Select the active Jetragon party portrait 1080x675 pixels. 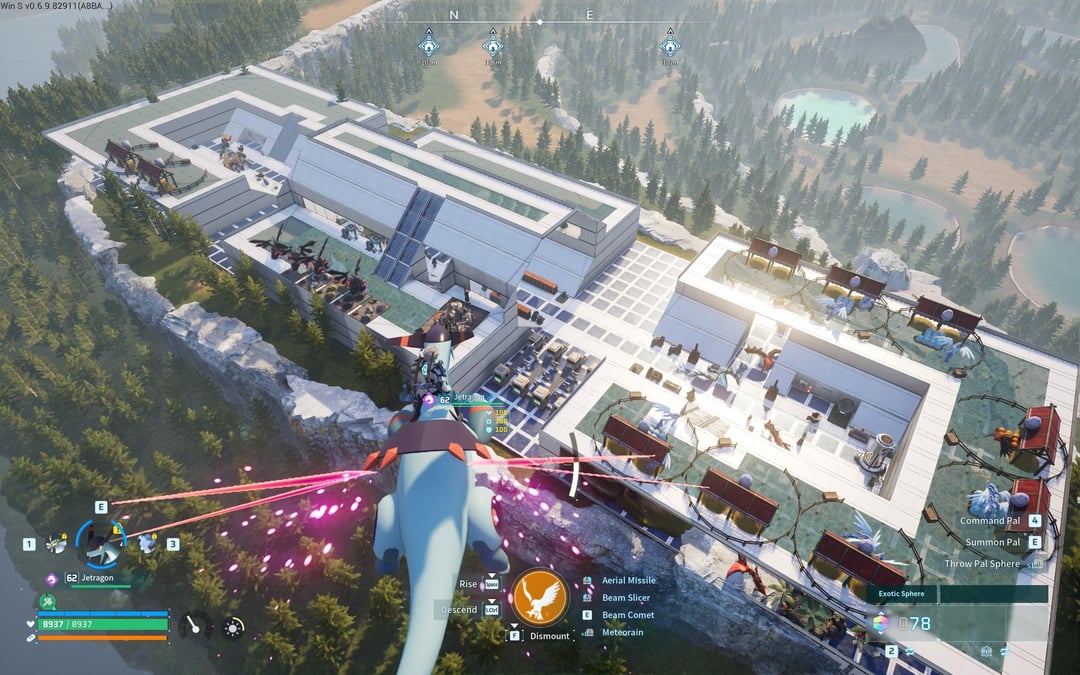point(101,543)
